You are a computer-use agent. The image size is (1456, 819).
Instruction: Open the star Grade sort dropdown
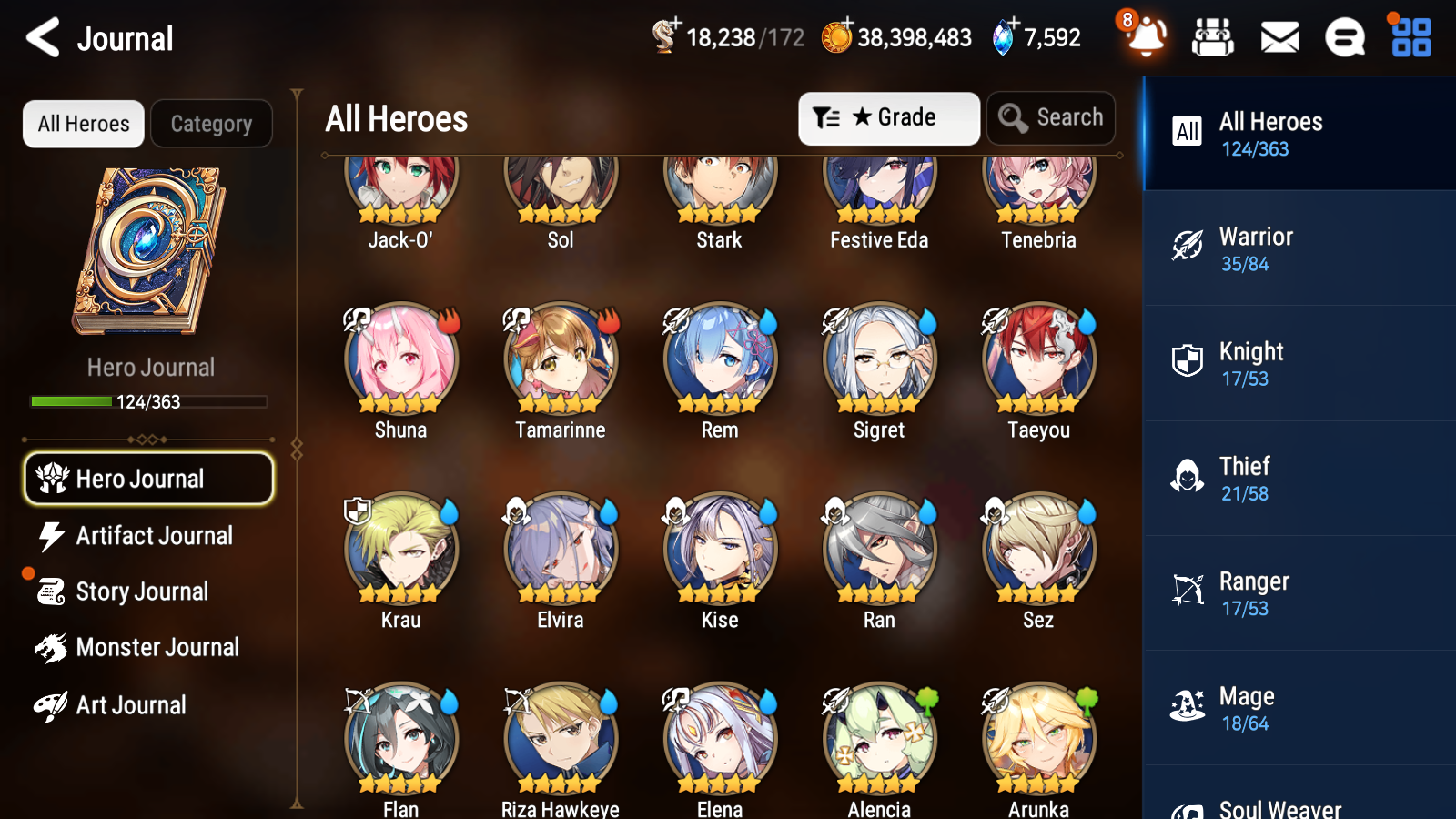click(x=888, y=117)
